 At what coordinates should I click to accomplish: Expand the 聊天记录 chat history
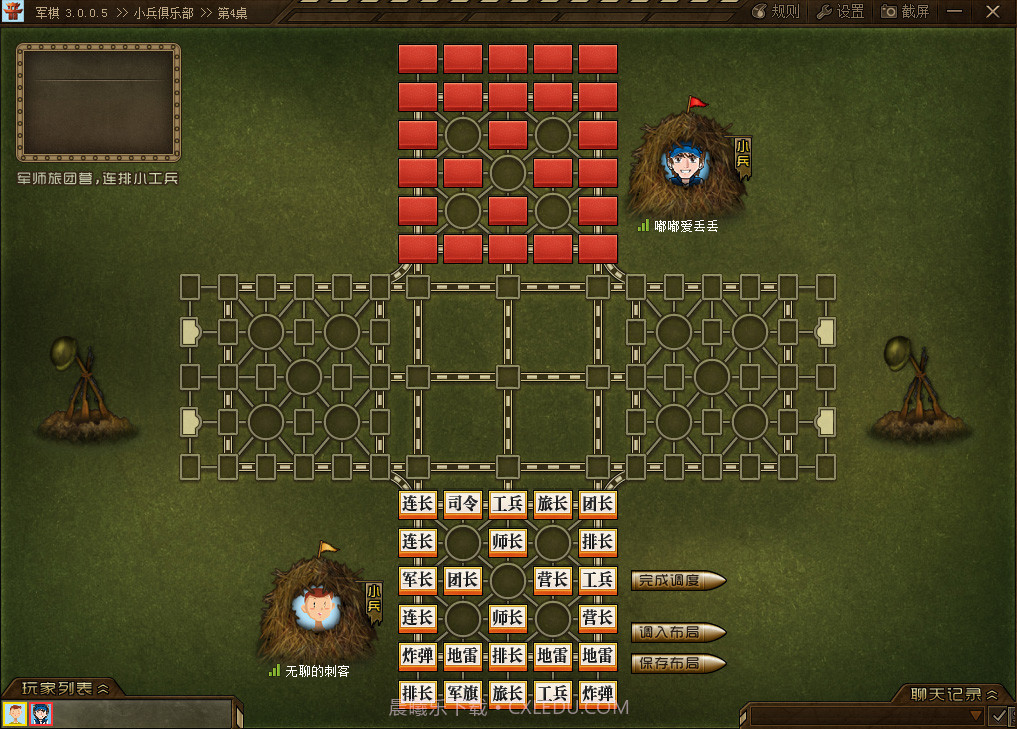pos(955,694)
